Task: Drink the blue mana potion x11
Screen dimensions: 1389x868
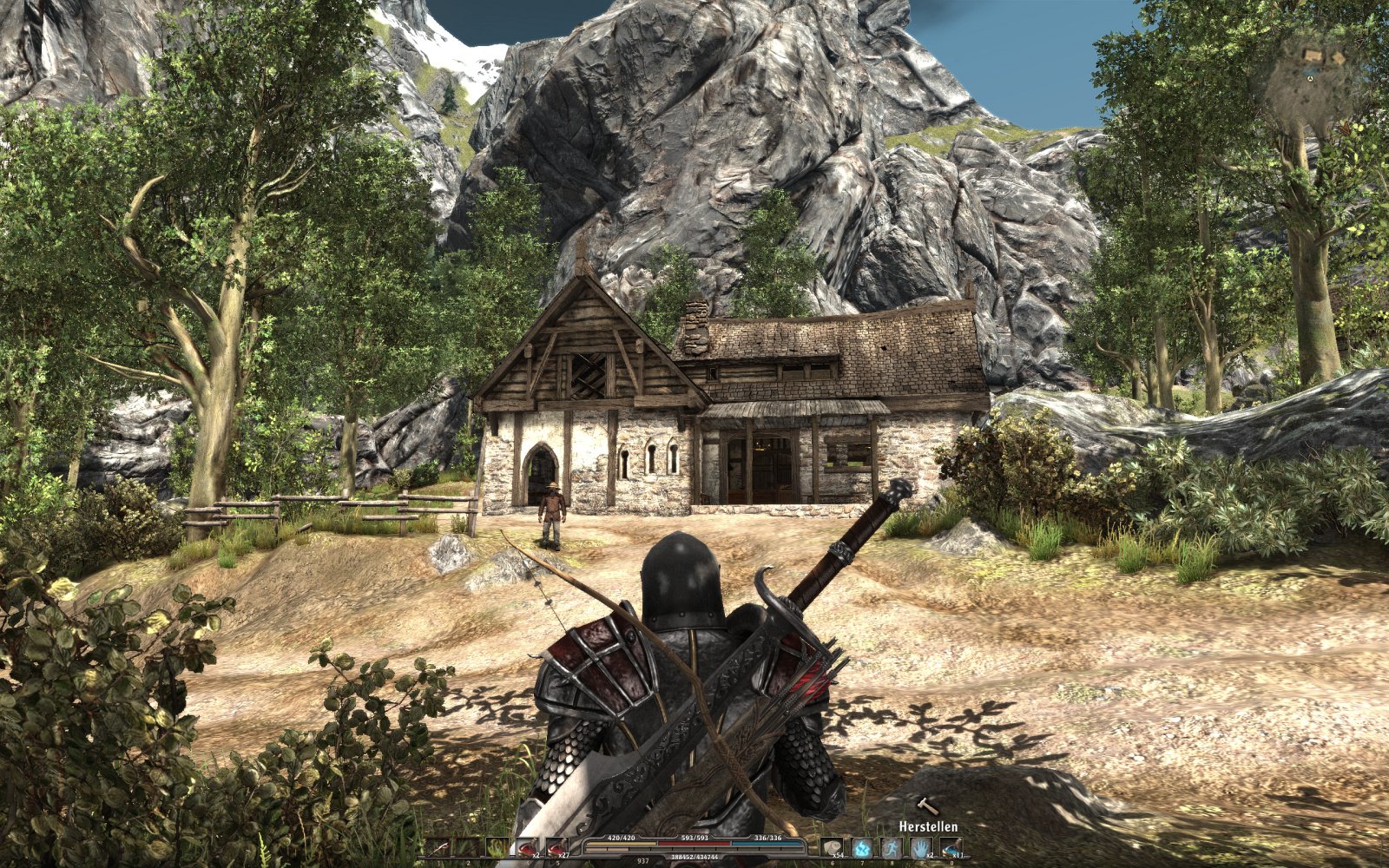Action: click(x=951, y=847)
